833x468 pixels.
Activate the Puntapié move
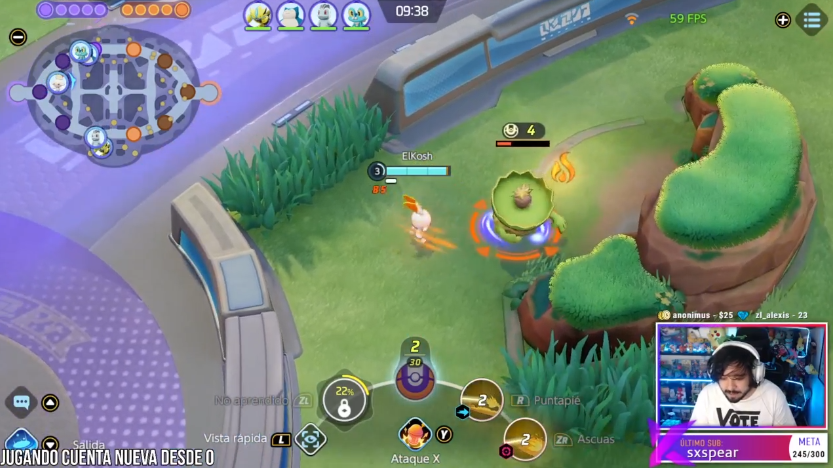[x=482, y=399]
